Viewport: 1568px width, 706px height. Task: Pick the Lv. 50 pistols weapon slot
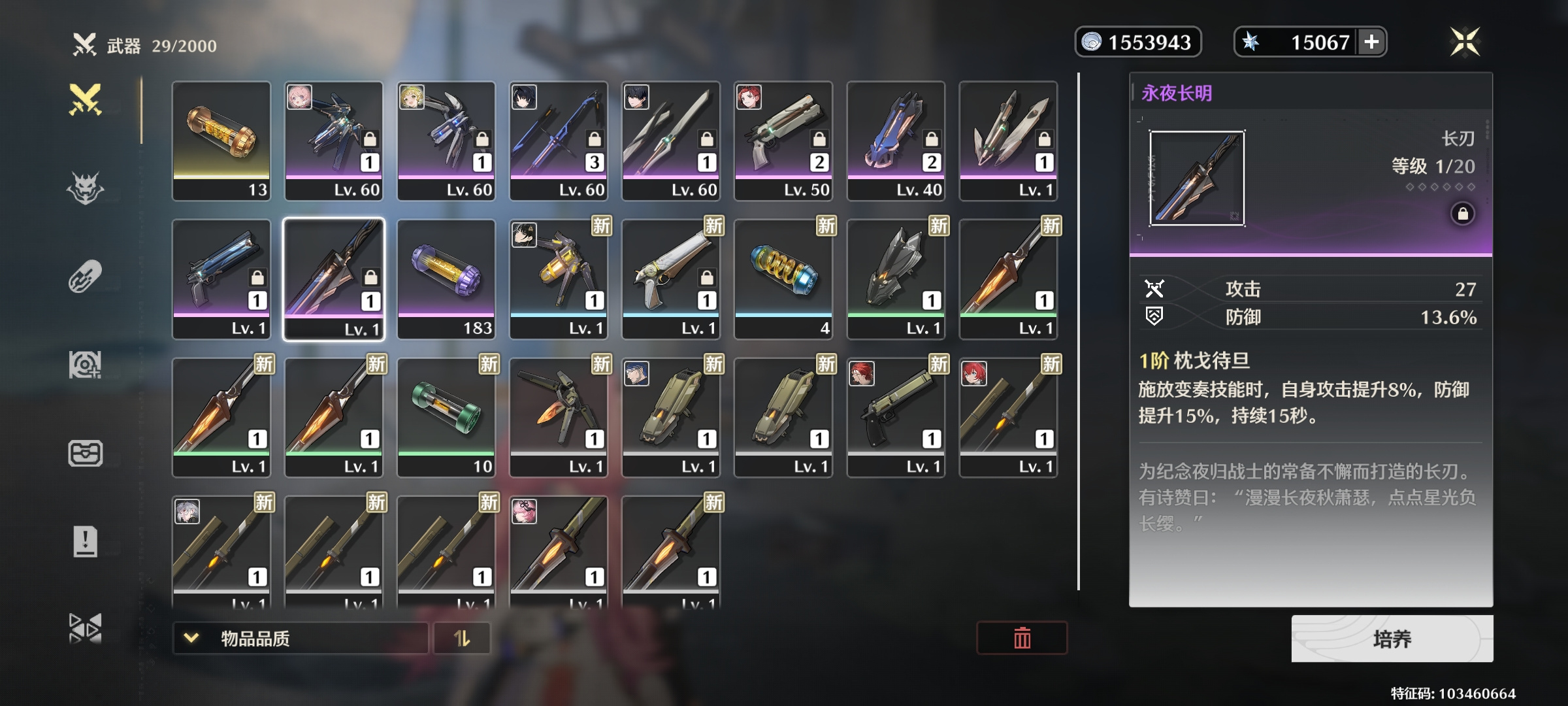point(783,141)
